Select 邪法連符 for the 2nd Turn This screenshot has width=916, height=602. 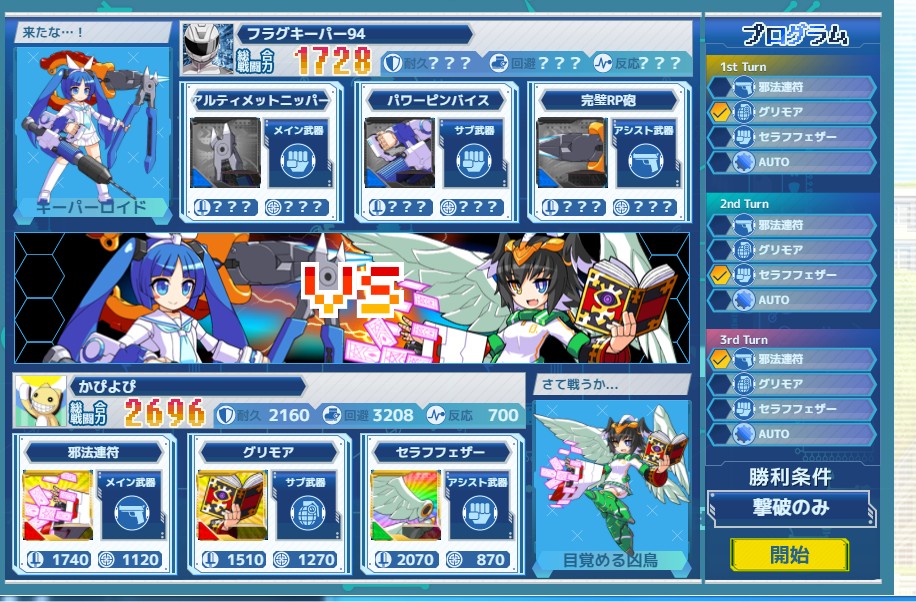click(792, 225)
